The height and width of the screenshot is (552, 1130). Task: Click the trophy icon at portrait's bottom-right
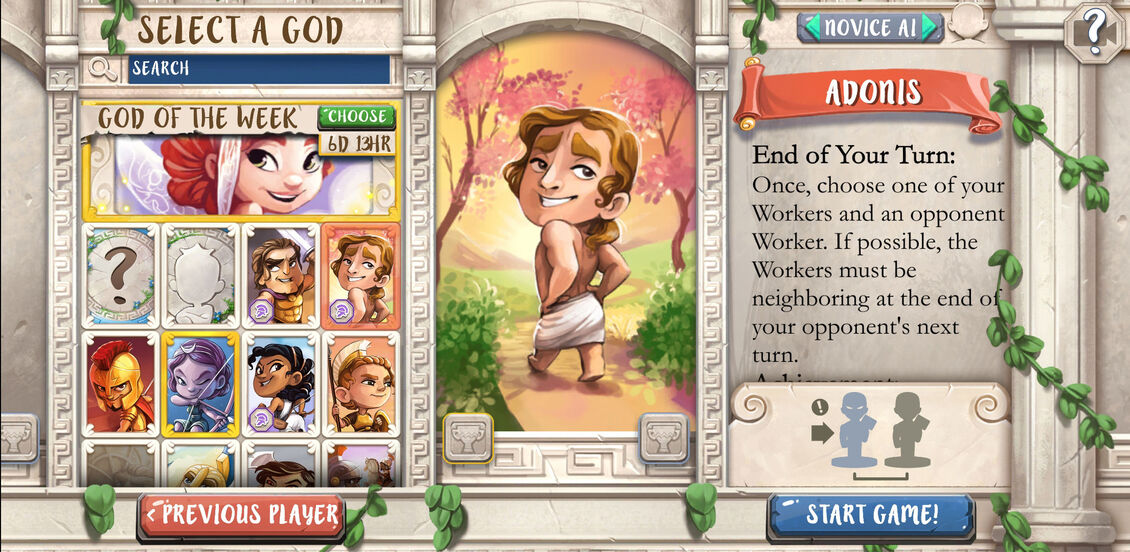click(664, 438)
